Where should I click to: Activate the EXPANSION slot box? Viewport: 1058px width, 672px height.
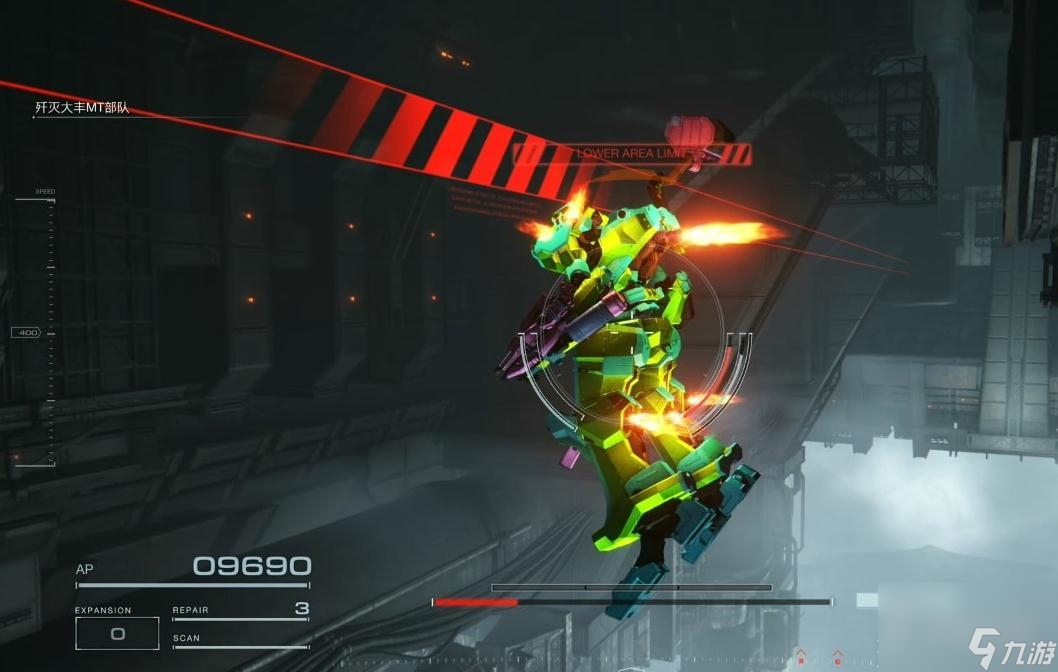click(x=117, y=633)
